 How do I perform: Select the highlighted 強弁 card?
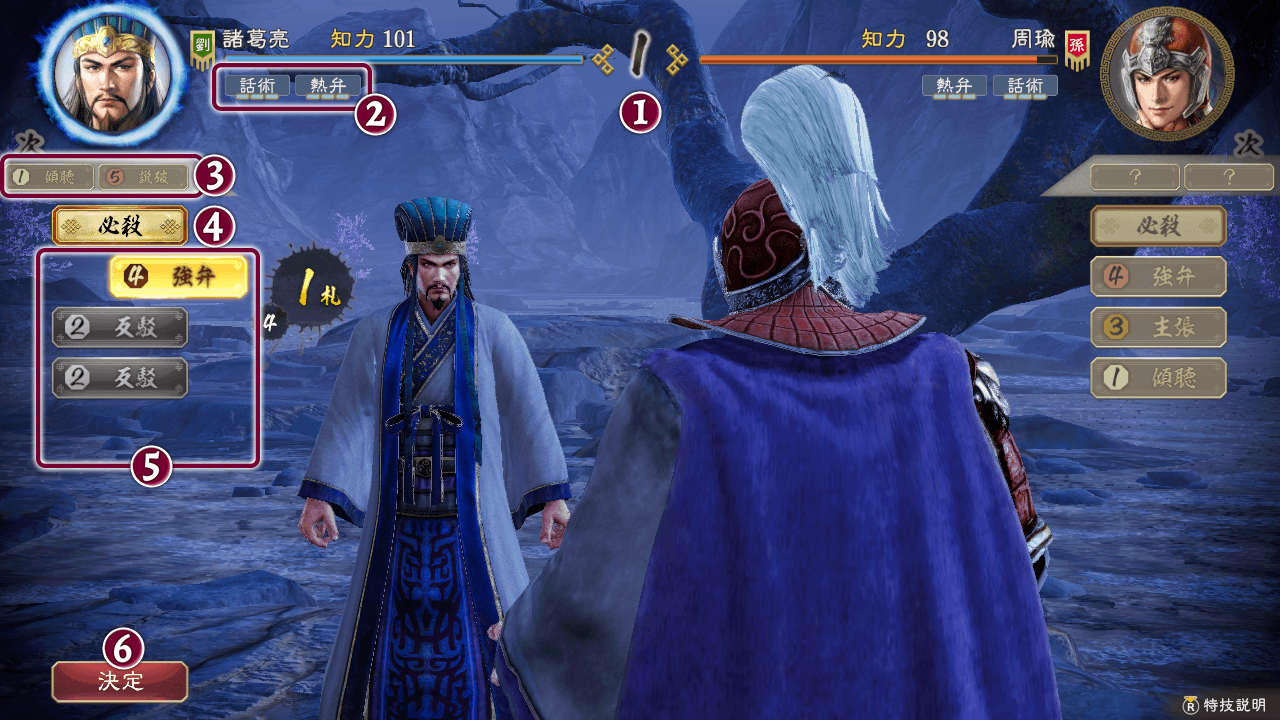coord(178,277)
